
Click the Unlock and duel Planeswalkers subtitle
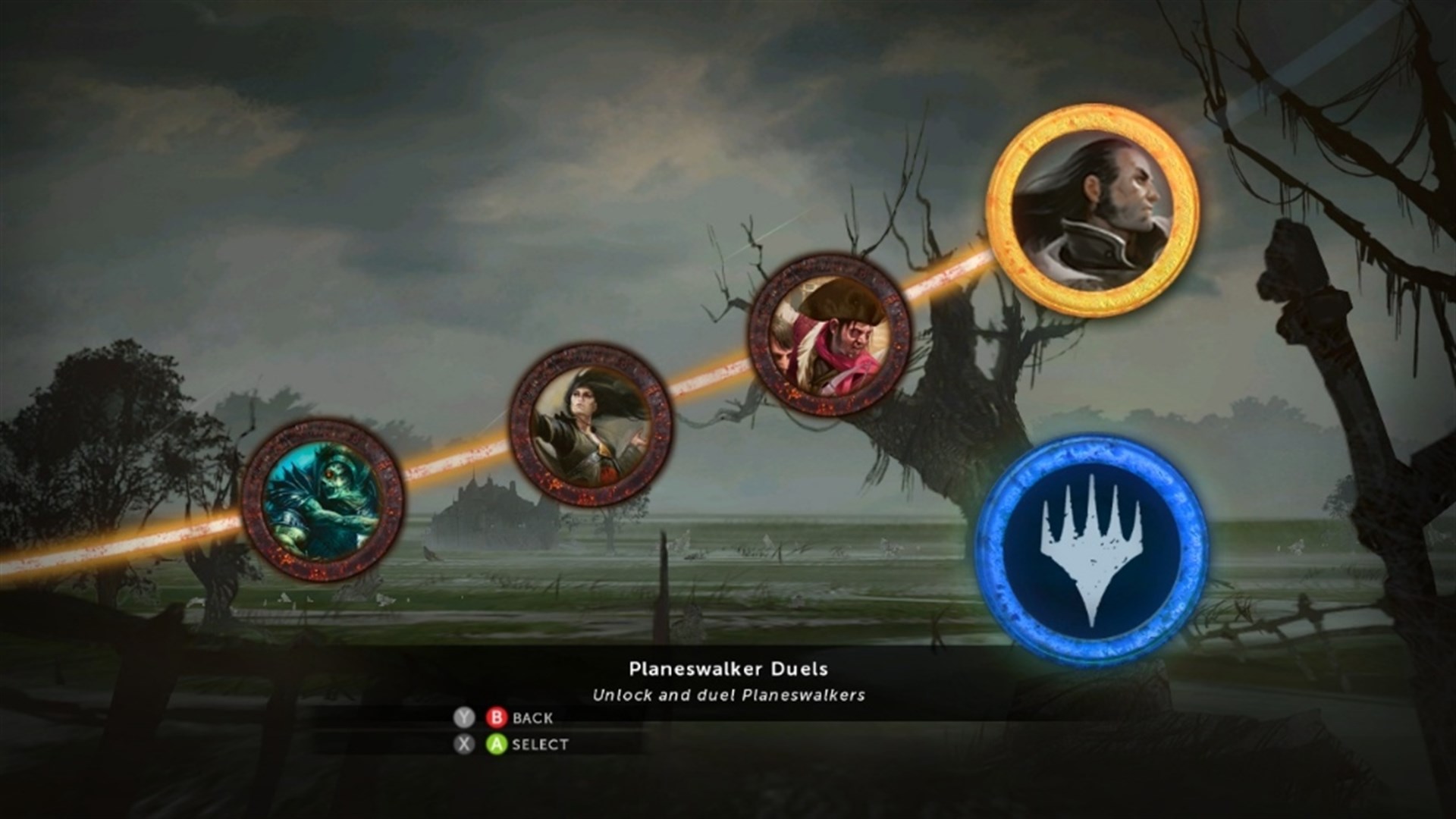coord(728,694)
